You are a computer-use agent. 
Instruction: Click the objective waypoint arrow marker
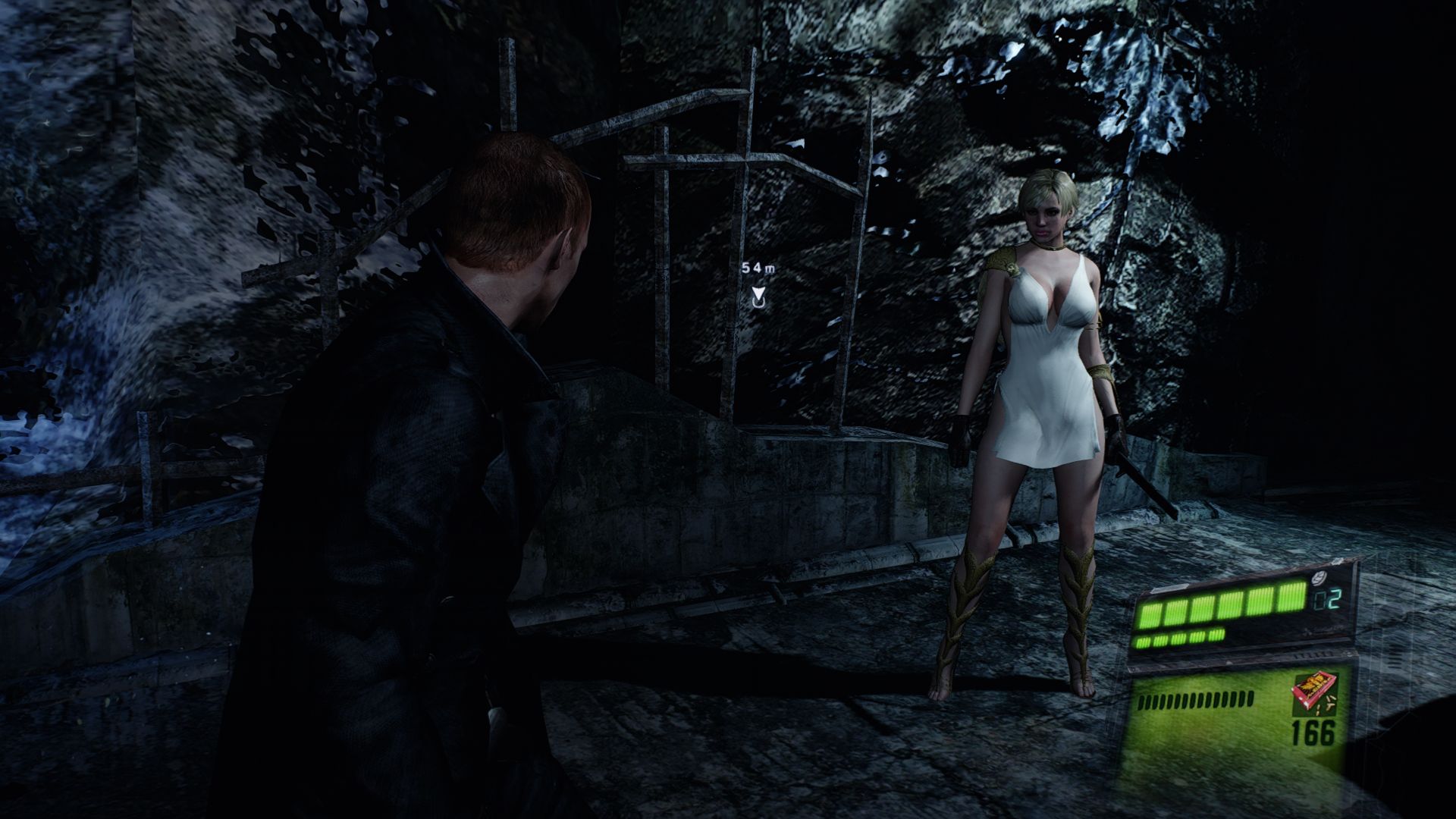[x=758, y=297]
